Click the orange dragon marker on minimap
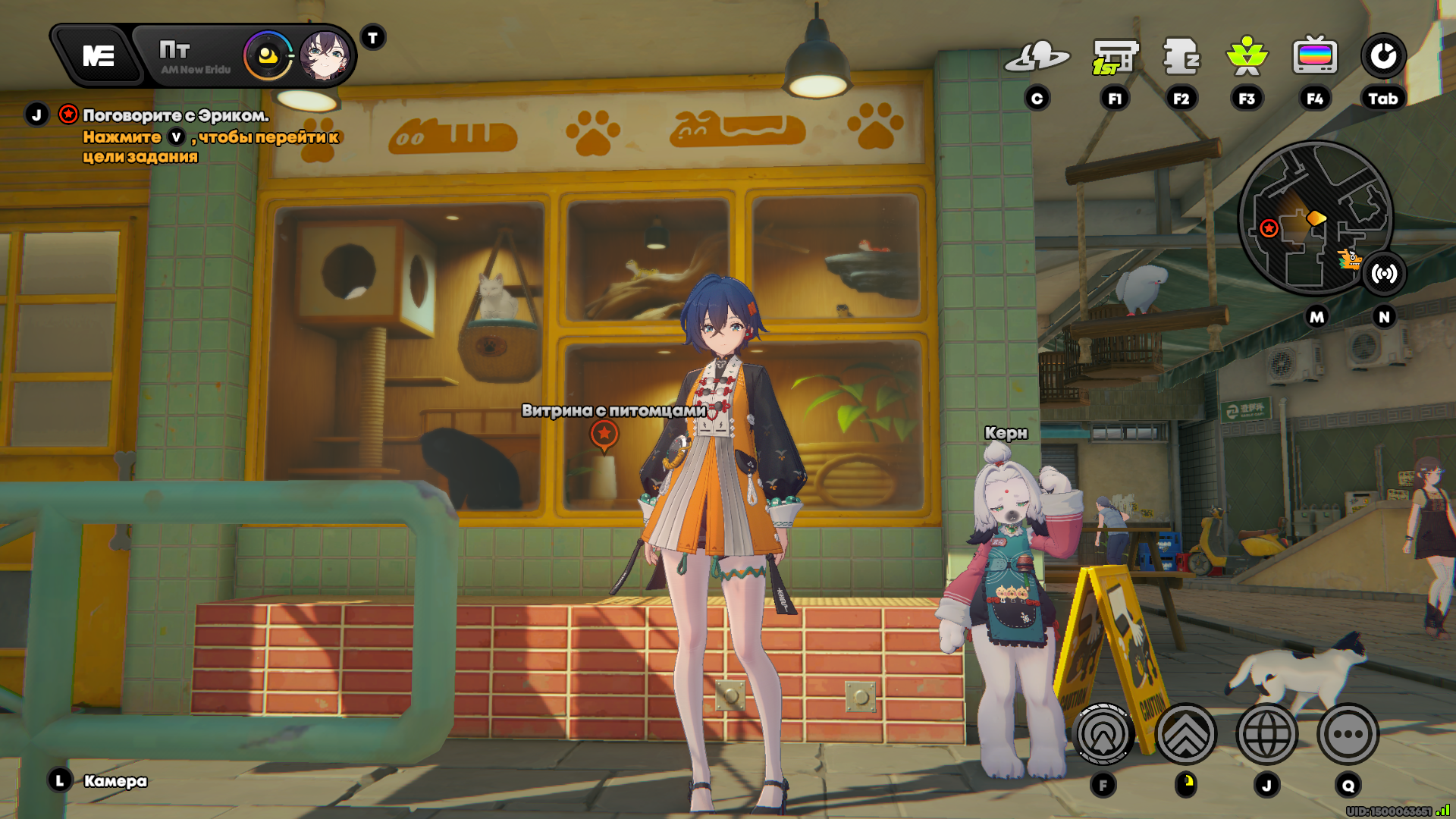 [x=1349, y=260]
